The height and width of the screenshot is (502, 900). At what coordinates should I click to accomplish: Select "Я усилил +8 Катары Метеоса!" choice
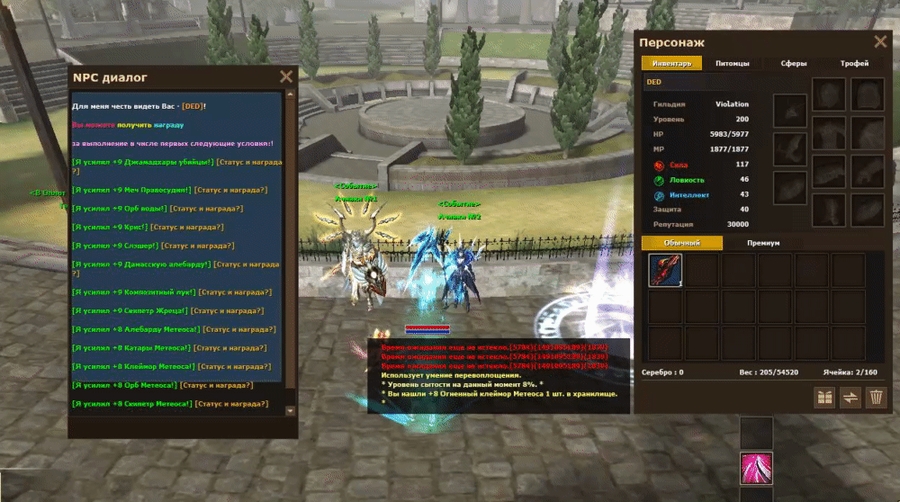[133, 348]
